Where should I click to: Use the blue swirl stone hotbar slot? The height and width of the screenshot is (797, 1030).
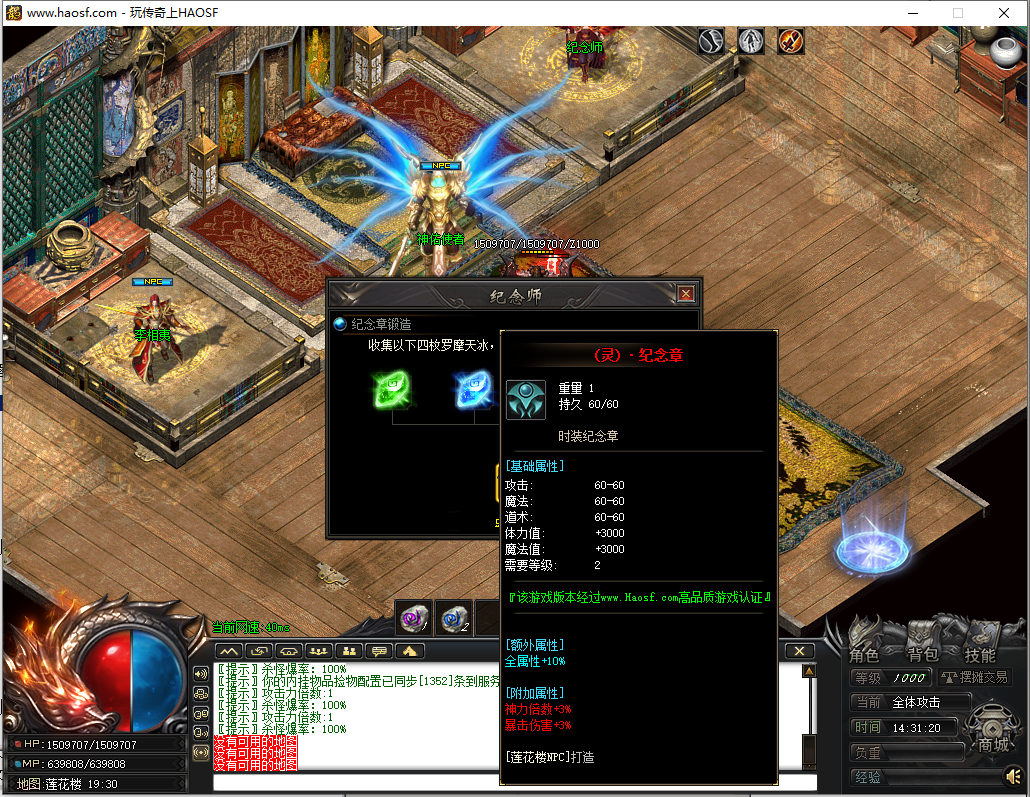pos(455,619)
